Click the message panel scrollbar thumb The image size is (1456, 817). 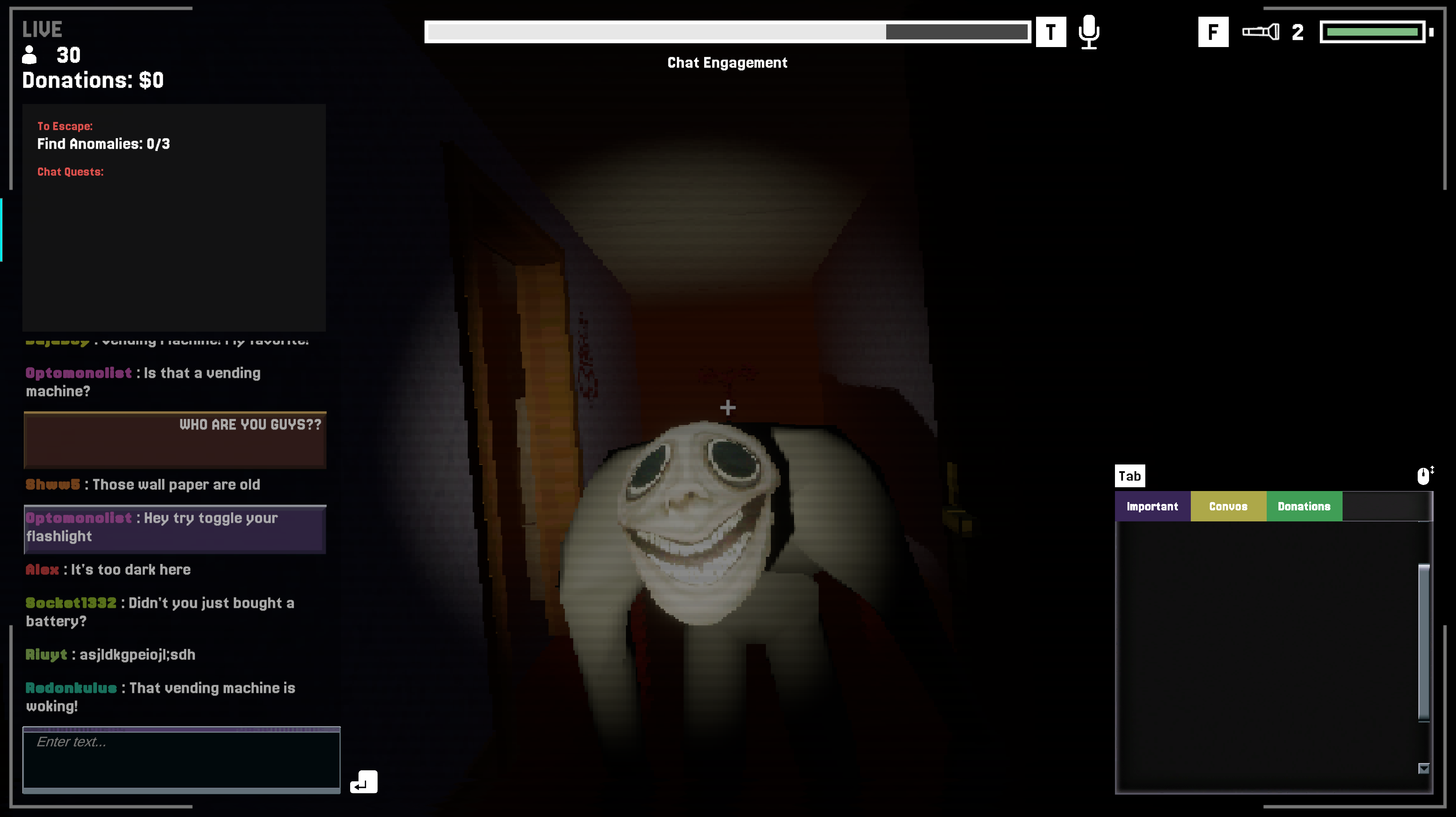(1423, 642)
